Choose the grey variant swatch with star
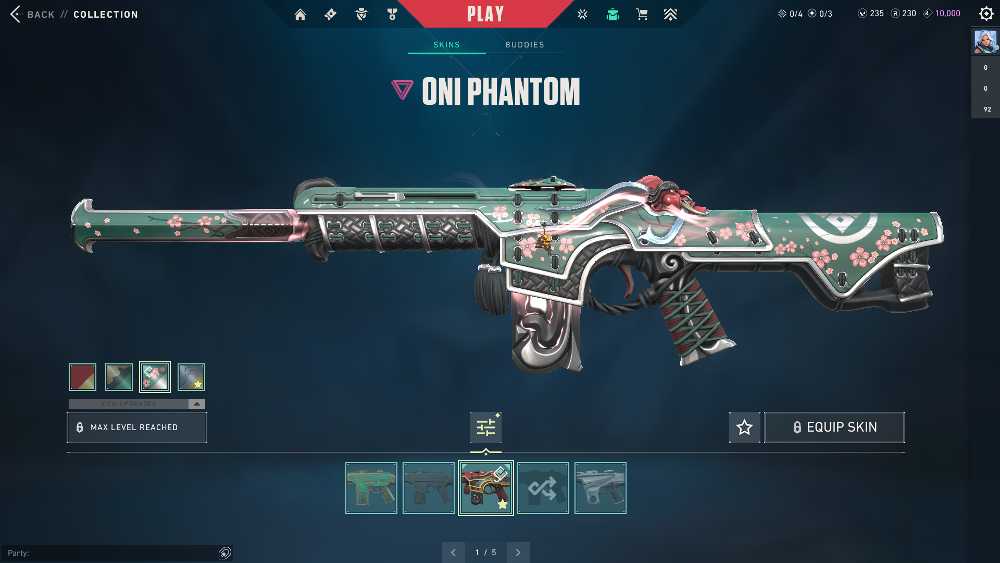 click(x=191, y=376)
